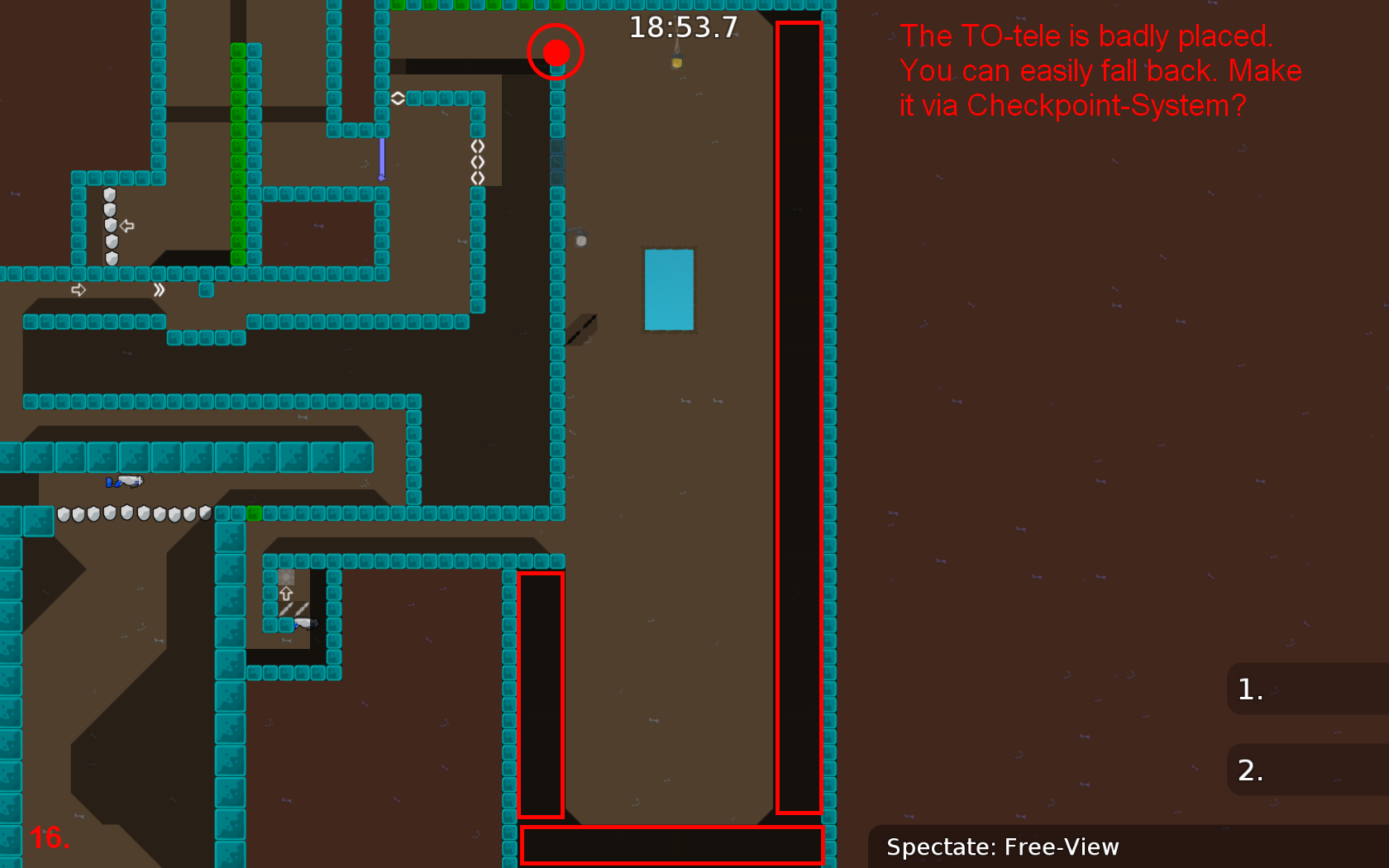Click the grenade launcher pickup above the shield row

[124, 482]
